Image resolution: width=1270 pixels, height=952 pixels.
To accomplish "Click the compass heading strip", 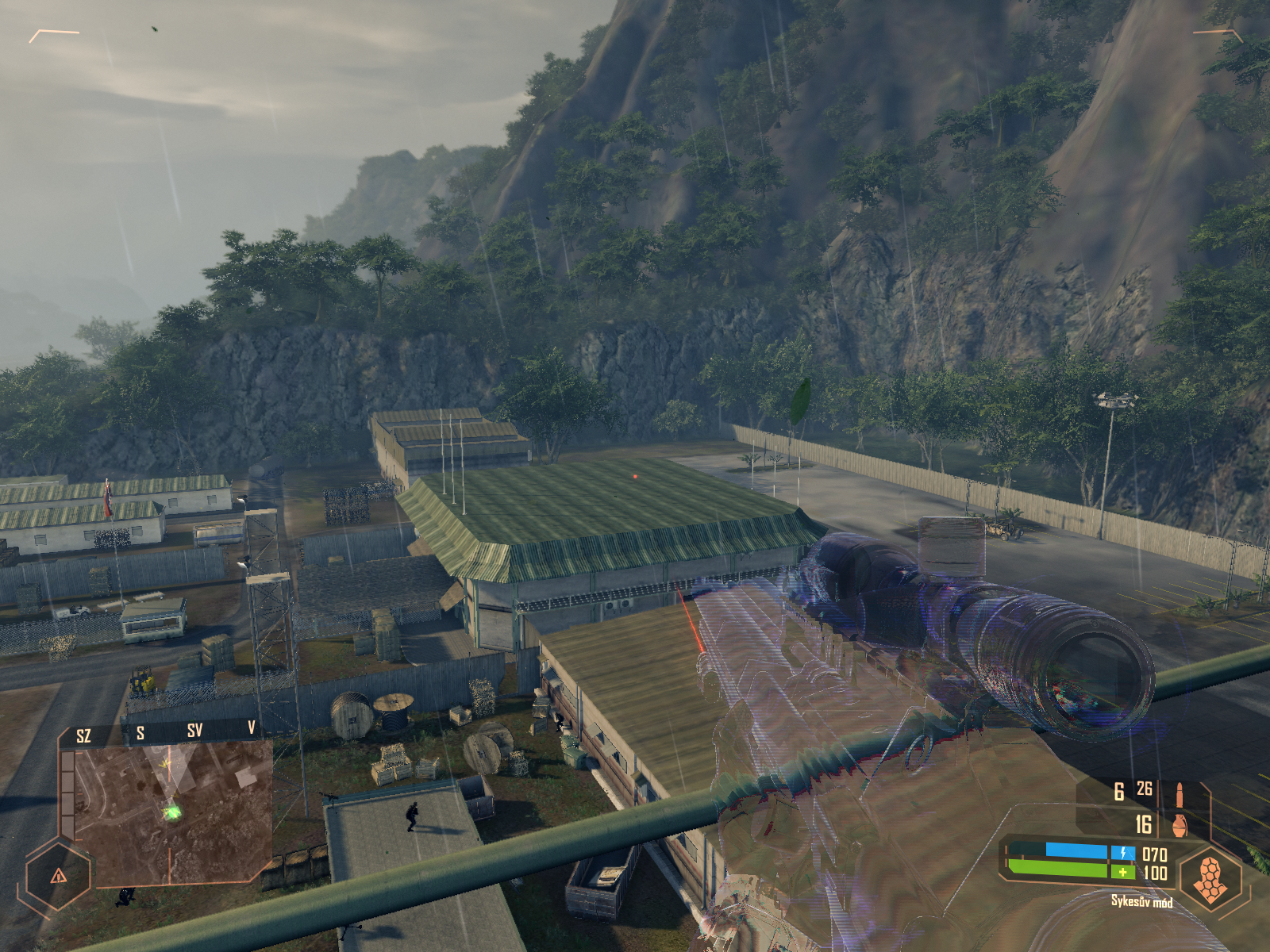I will pos(167,732).
